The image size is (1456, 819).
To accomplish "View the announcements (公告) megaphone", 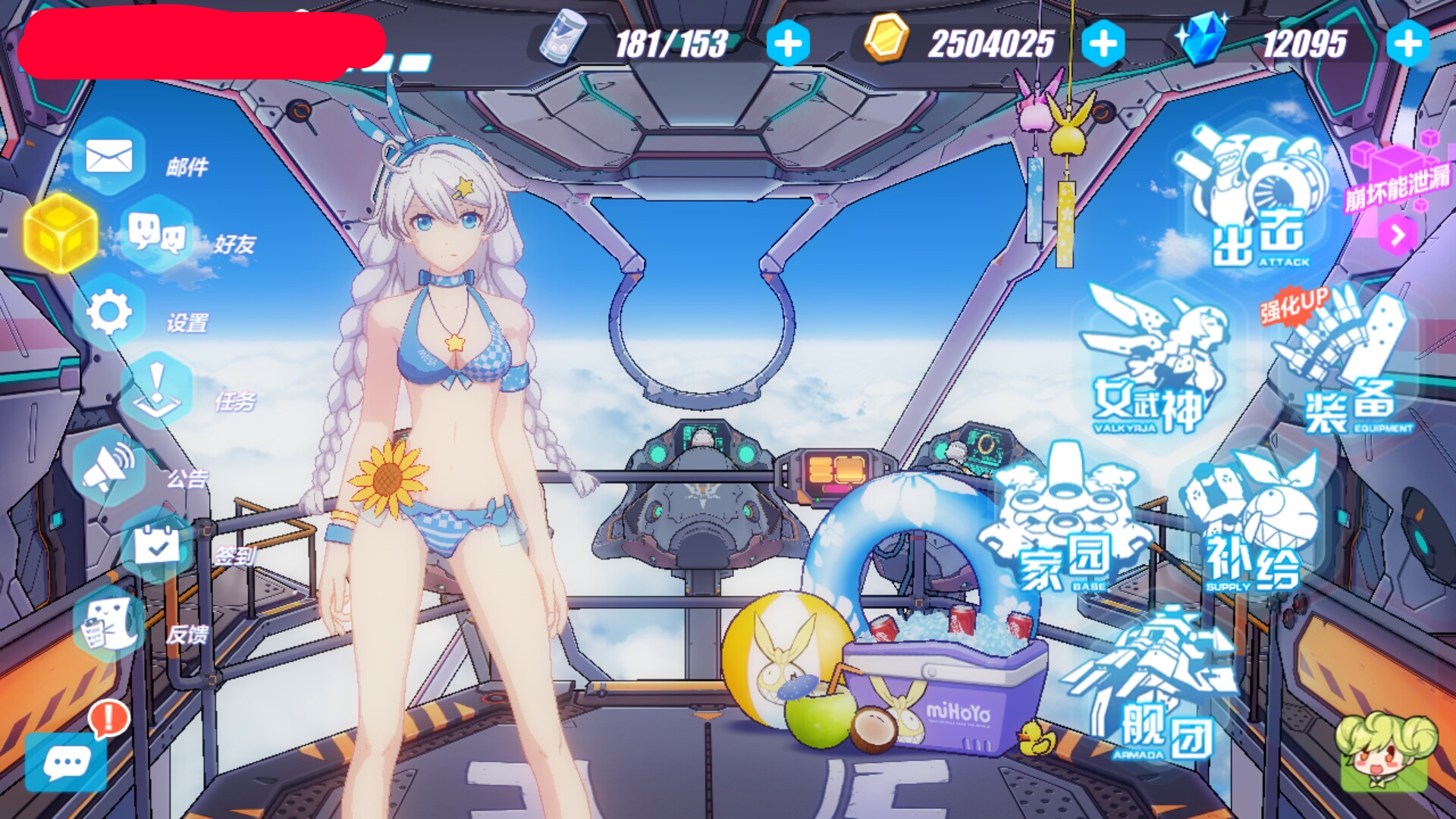I will 110,468.
